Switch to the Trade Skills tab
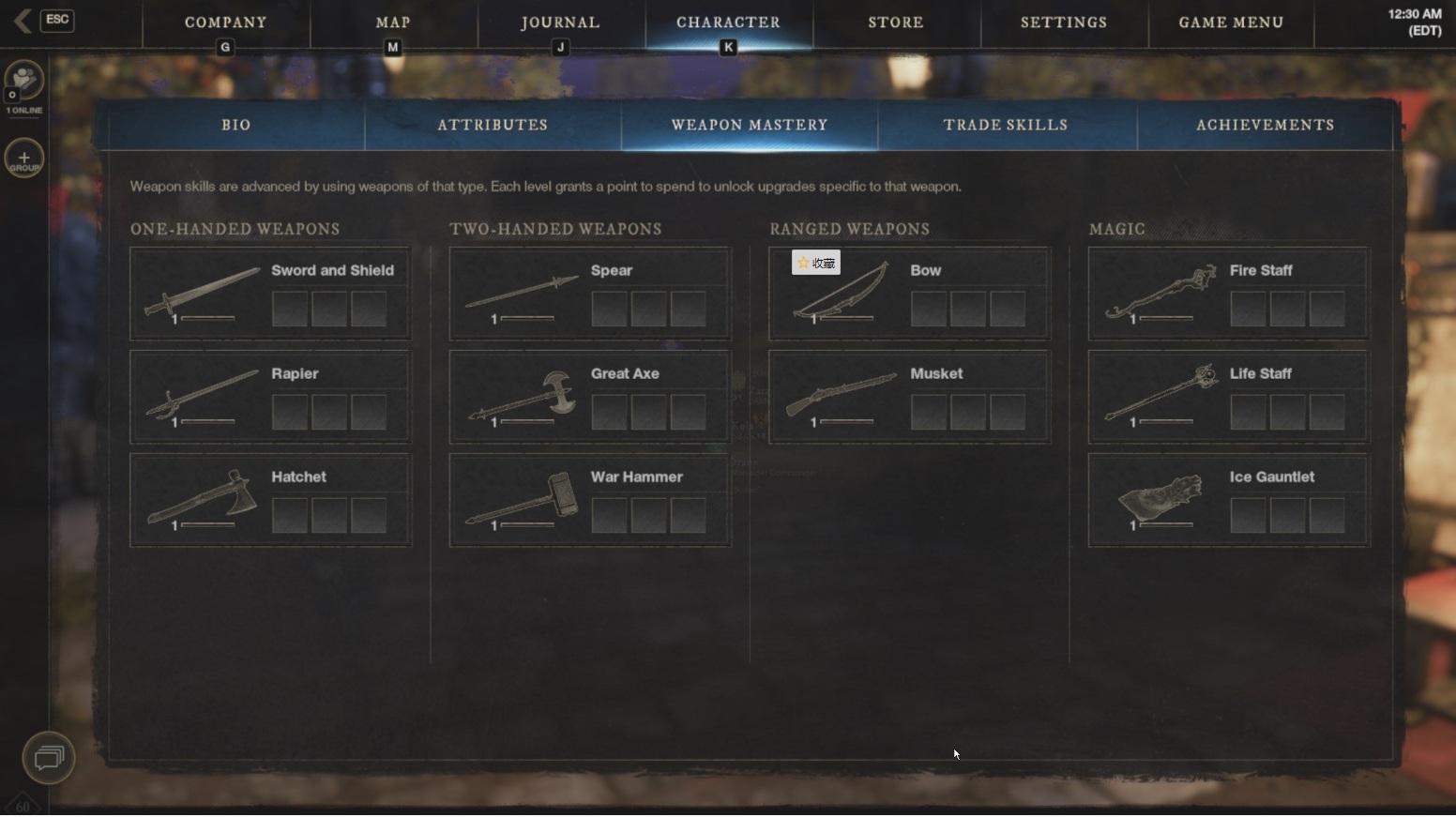This screenshot has width=1456, height=817. point(1006,125)
